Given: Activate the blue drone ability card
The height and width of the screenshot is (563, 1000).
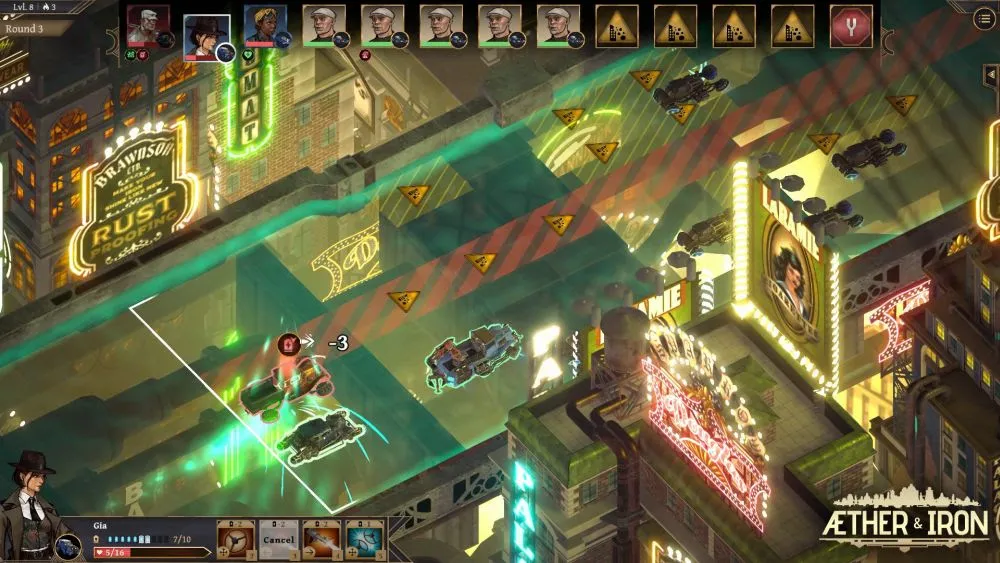Looking at the screenshot, I should (x=365, y=539).
